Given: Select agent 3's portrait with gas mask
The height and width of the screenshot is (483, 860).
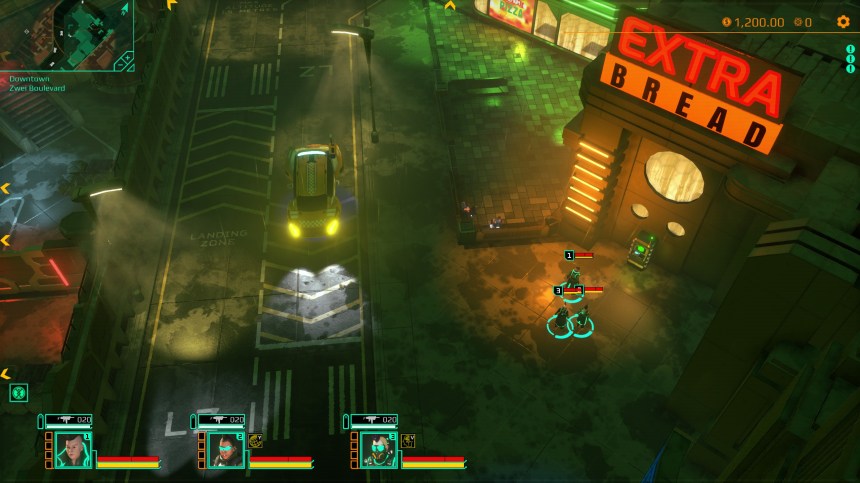Looking at the screenshot, I should 377,450.
